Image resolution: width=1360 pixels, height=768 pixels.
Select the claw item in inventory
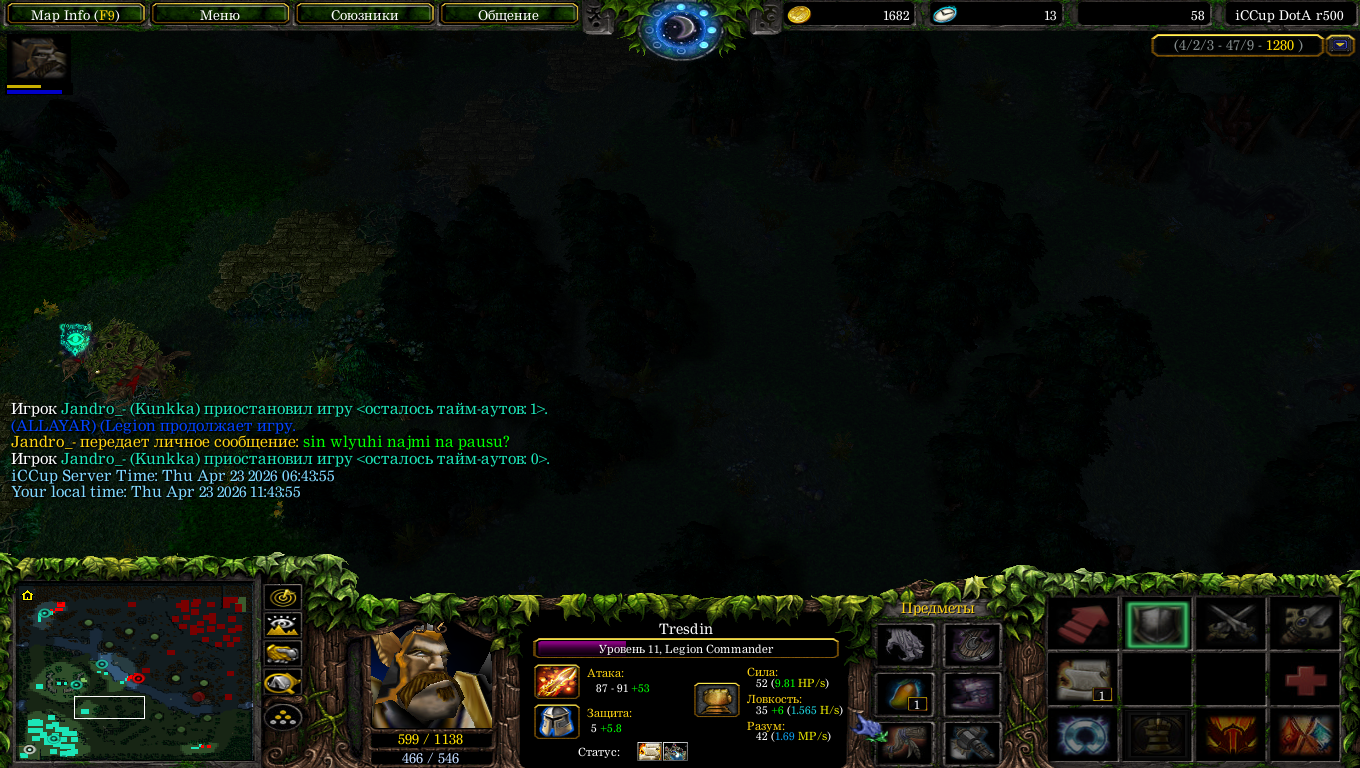pos(905,645)
